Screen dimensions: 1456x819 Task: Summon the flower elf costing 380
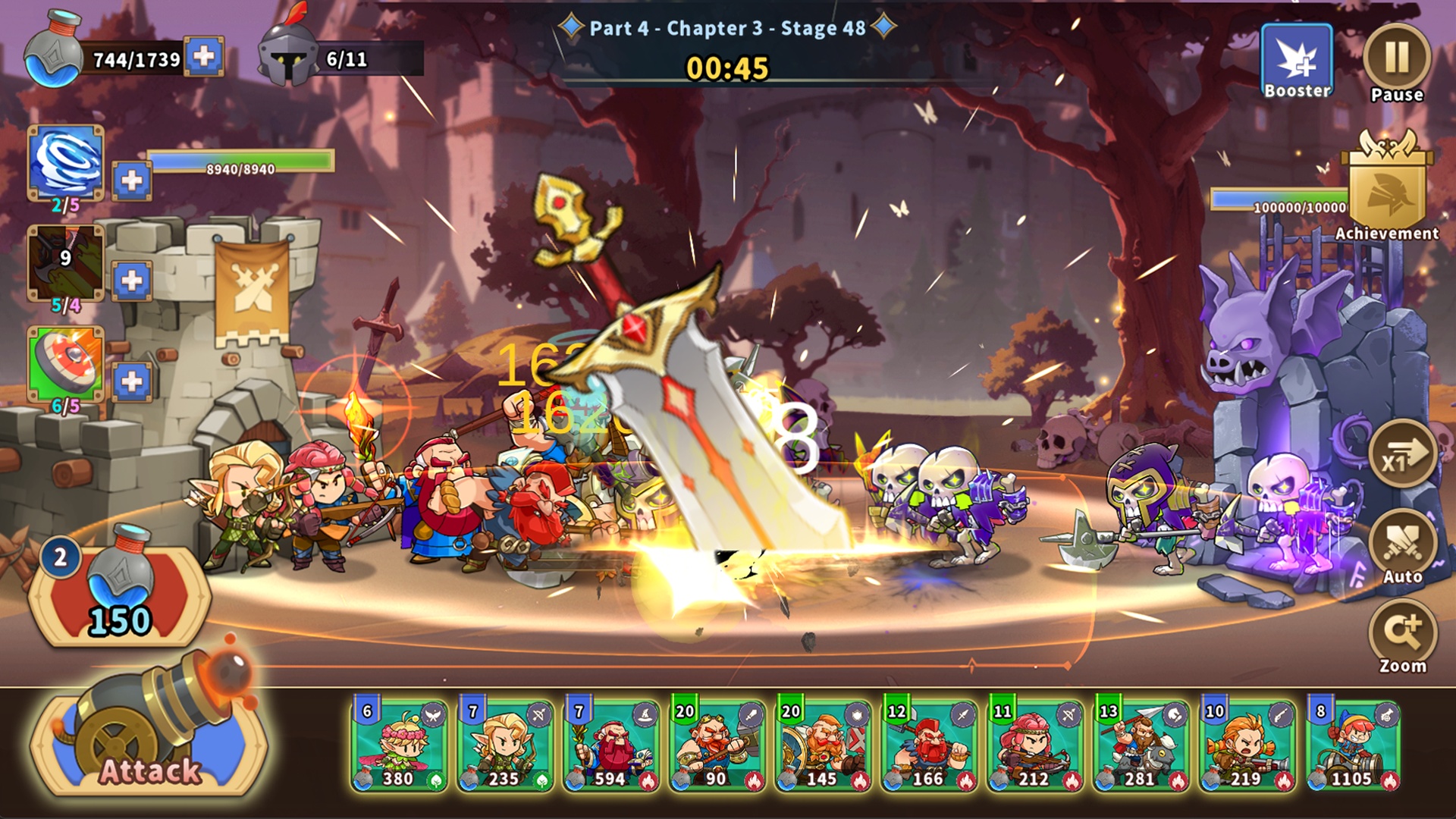click(399, 746)
